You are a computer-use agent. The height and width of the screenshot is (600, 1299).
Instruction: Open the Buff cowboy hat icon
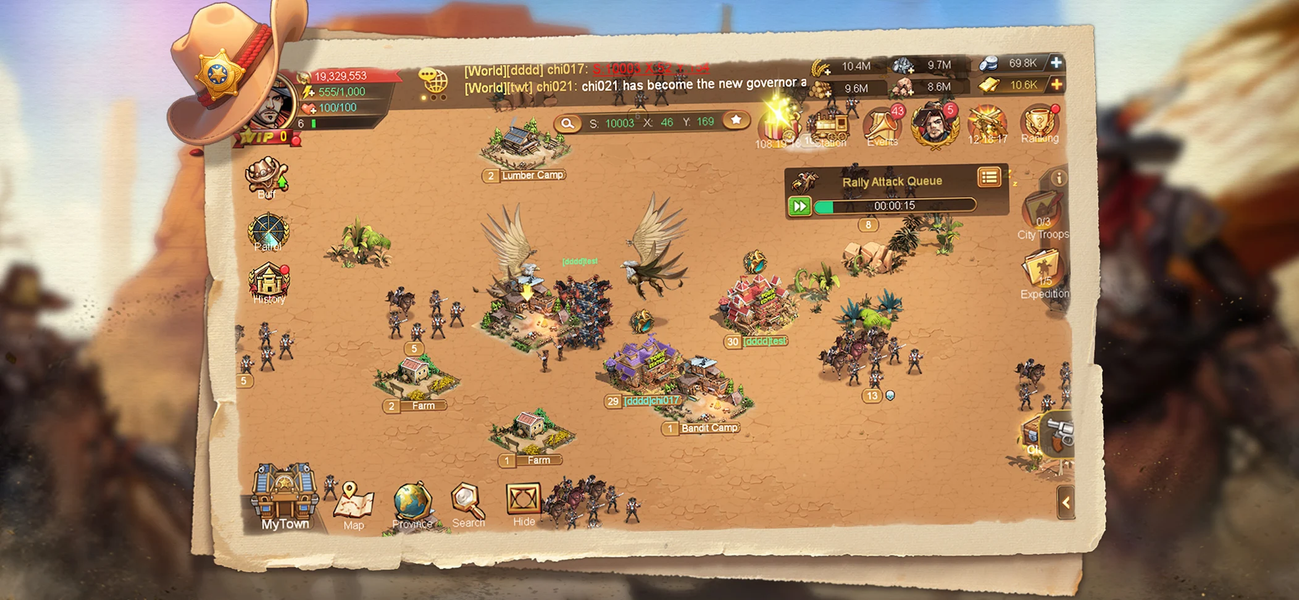(266, 175)
